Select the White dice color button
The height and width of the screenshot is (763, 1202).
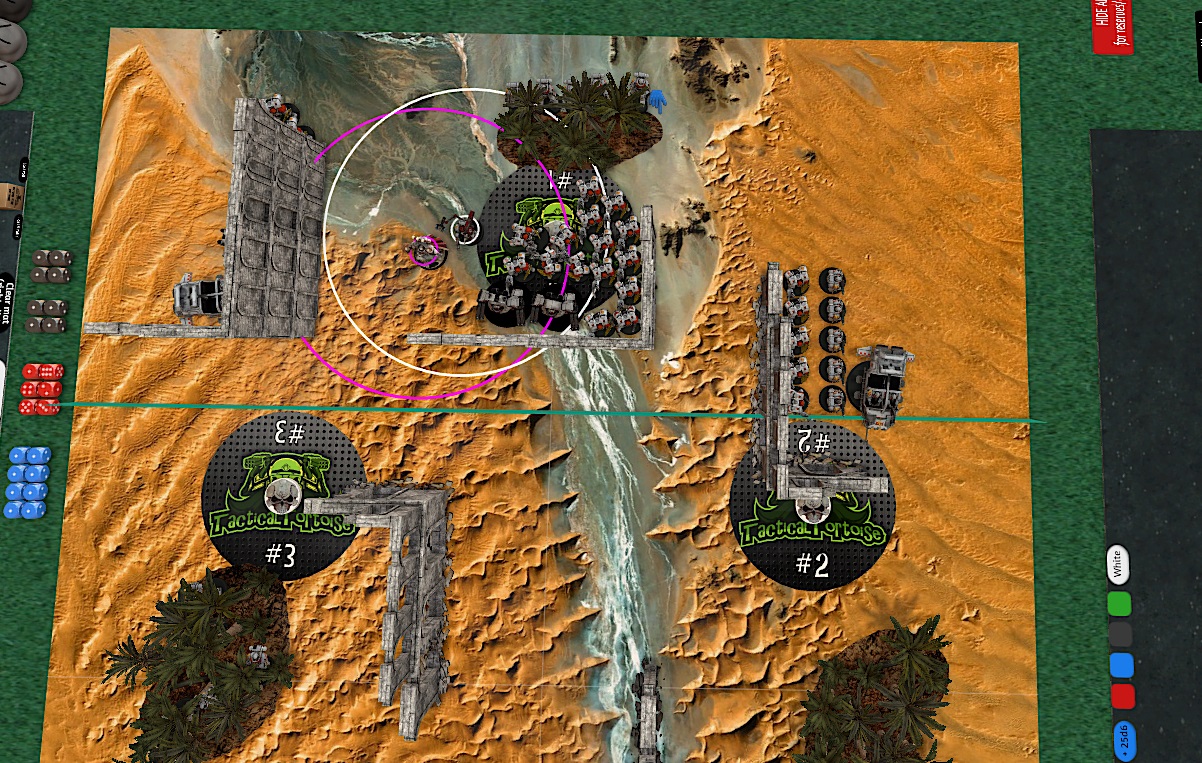1119,565
